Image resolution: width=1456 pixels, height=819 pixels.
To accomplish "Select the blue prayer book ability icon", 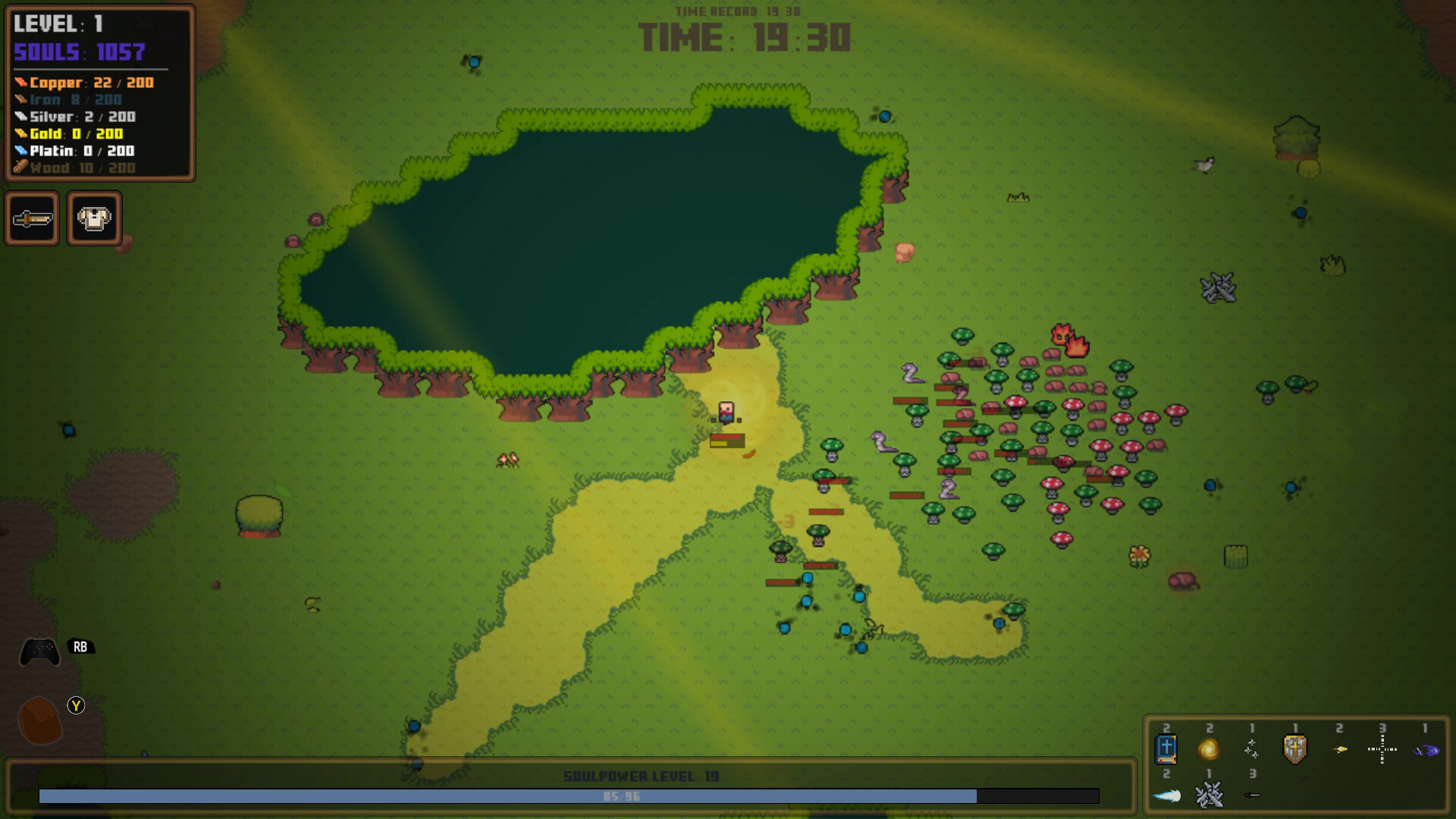I will coord(1167,750).
